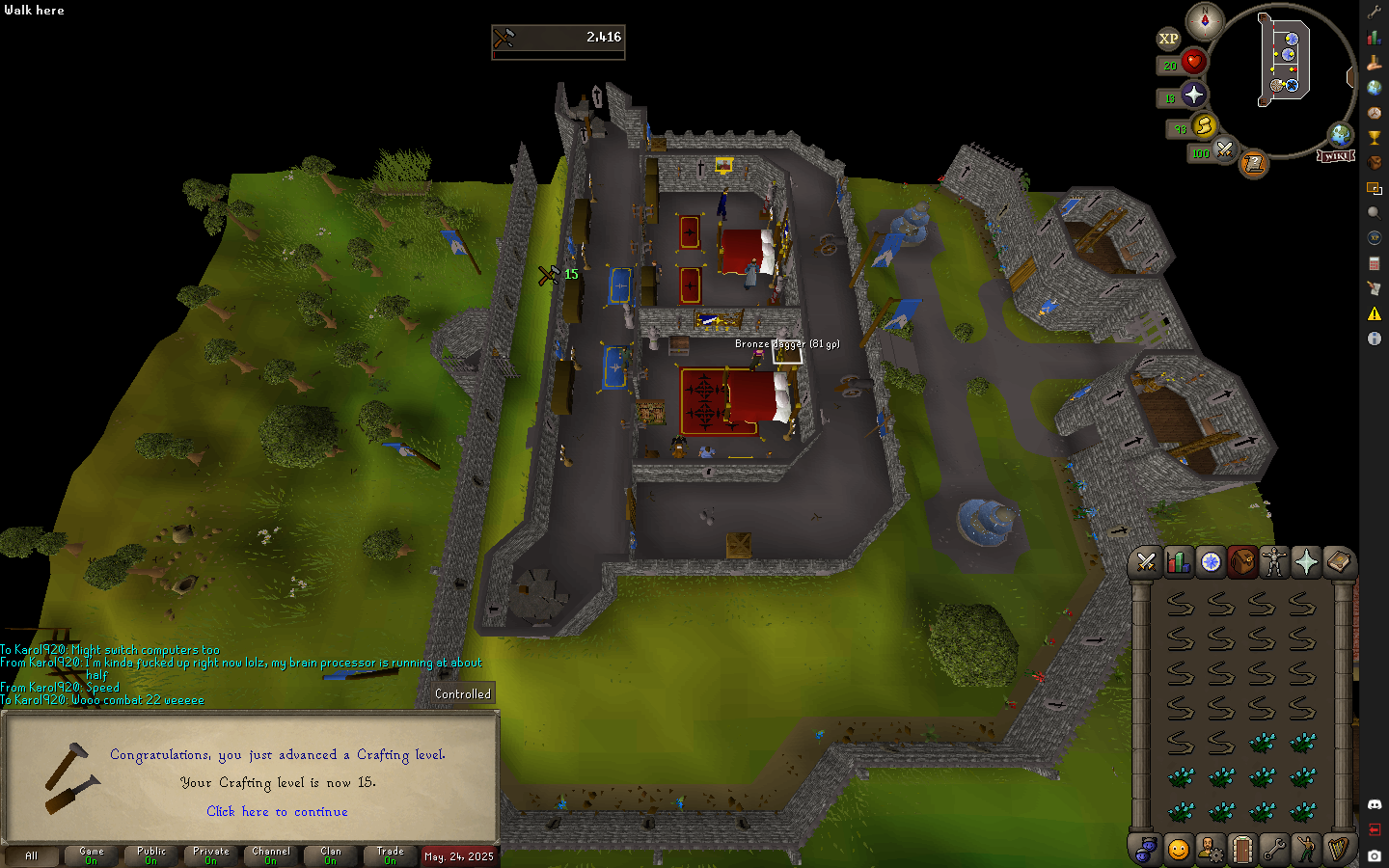Open the Wiki lookup banner
The image size is (1389, 868).
1336,156
